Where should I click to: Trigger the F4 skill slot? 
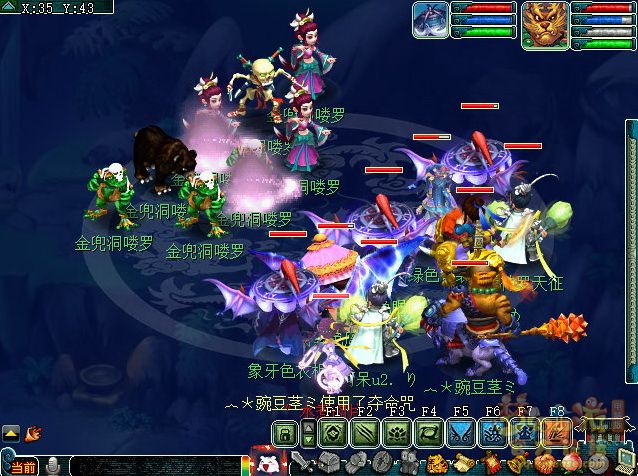pos(429,433)
